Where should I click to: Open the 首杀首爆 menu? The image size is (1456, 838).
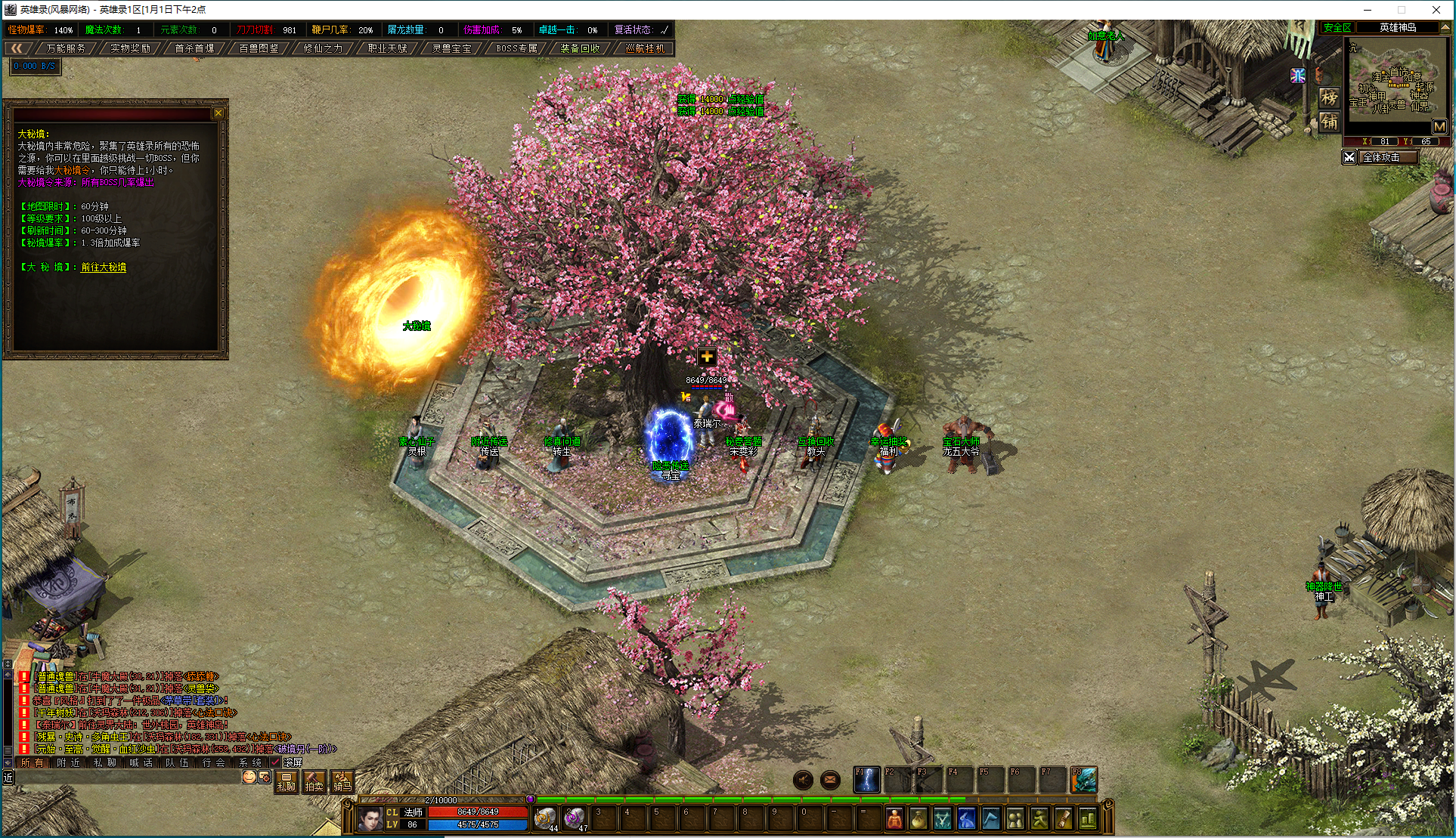pos(194,48)
